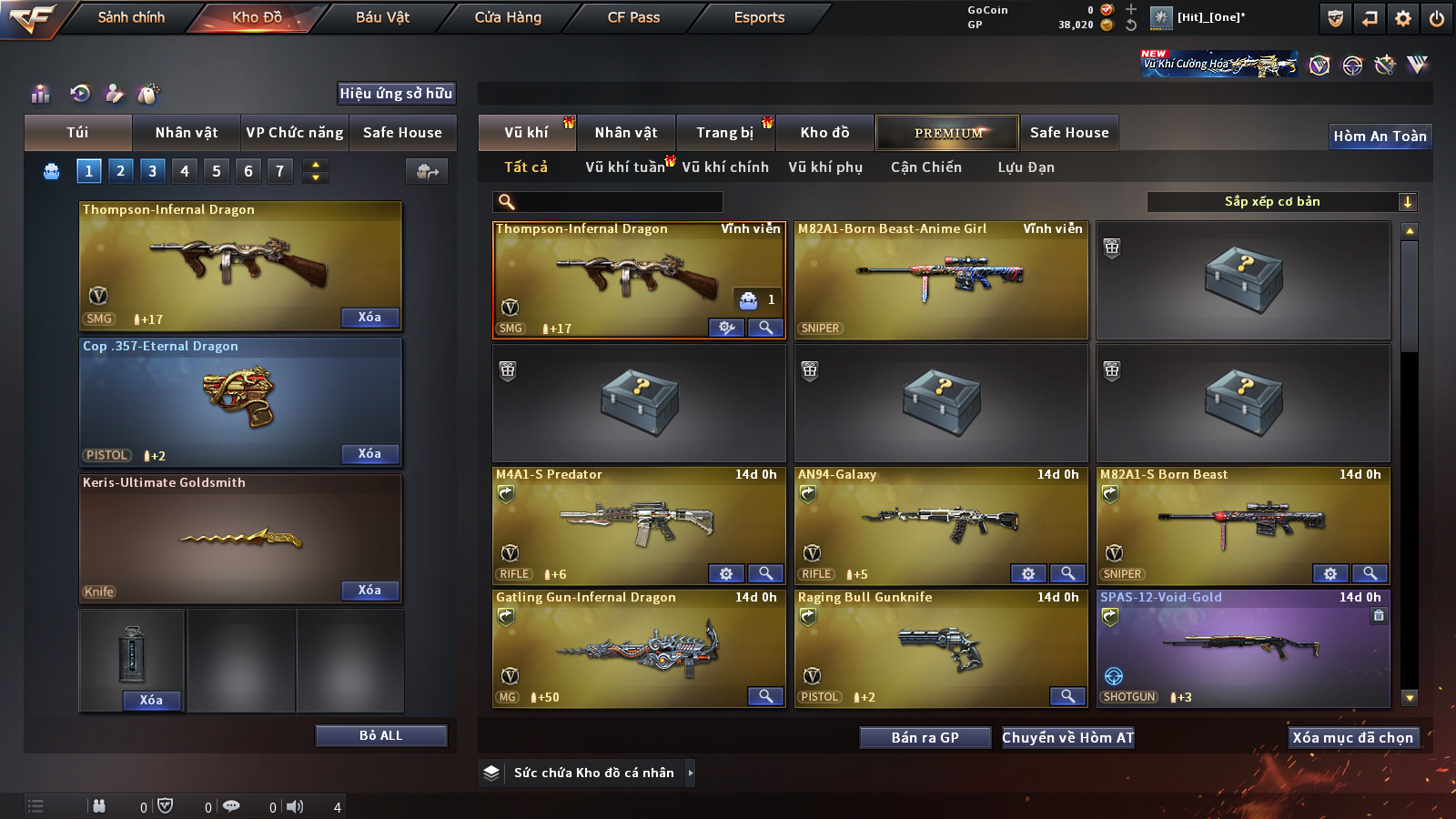
Task: Select the M82A1-Born Beast-Anime Girl sniper
Action: point(941,280)
